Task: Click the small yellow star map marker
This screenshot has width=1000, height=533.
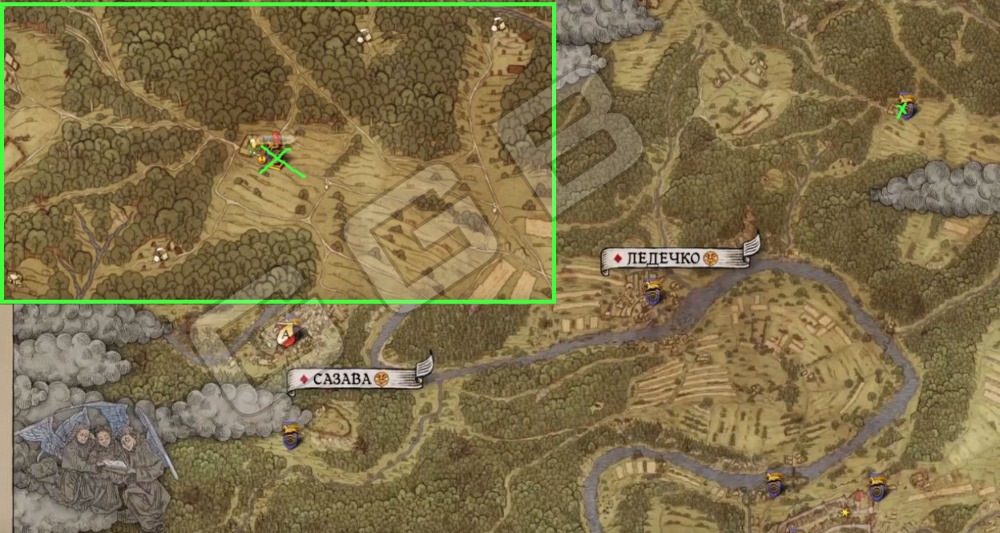Action: pos(845,513)
